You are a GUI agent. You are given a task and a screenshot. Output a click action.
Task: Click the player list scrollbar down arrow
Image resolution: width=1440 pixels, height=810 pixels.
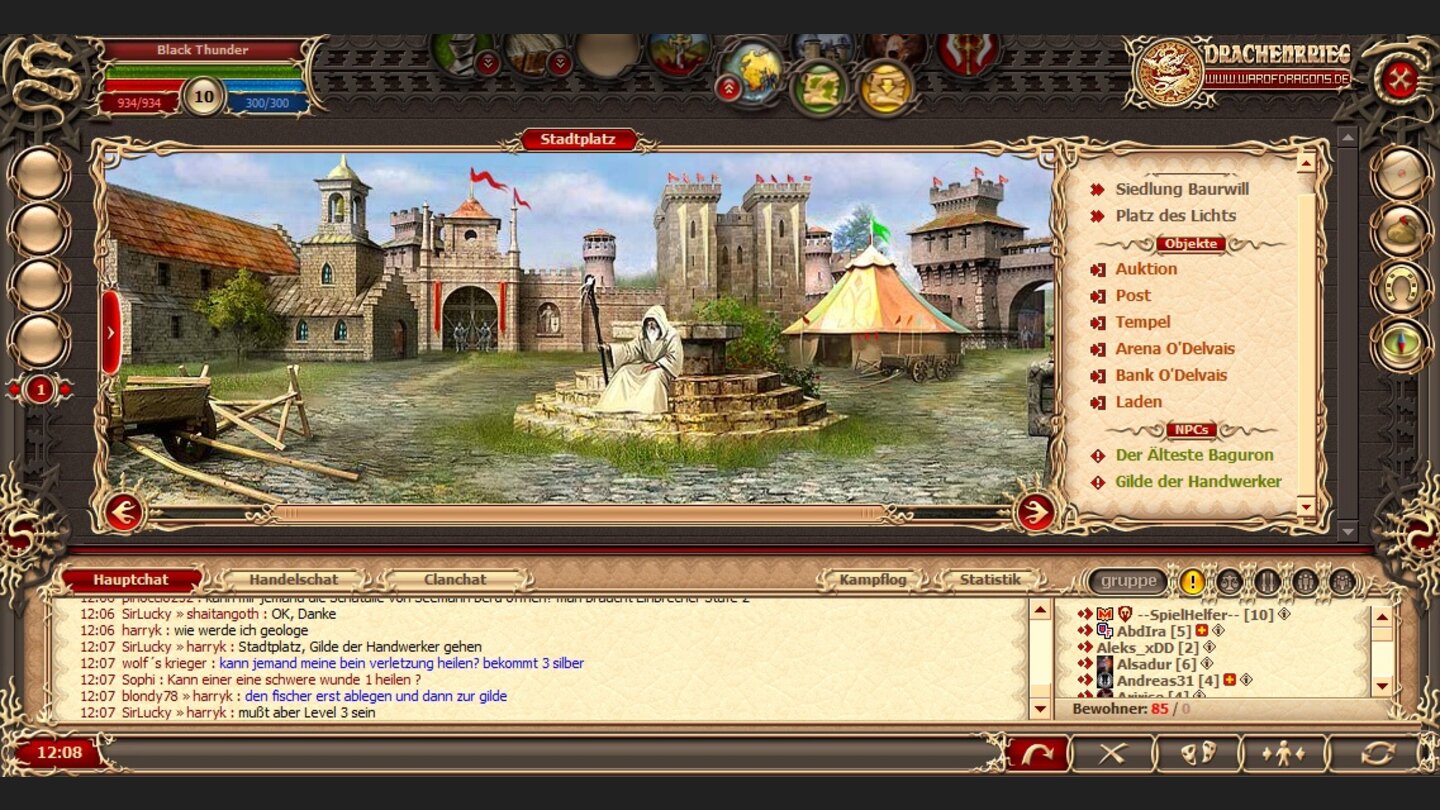tap(1382, 686)
